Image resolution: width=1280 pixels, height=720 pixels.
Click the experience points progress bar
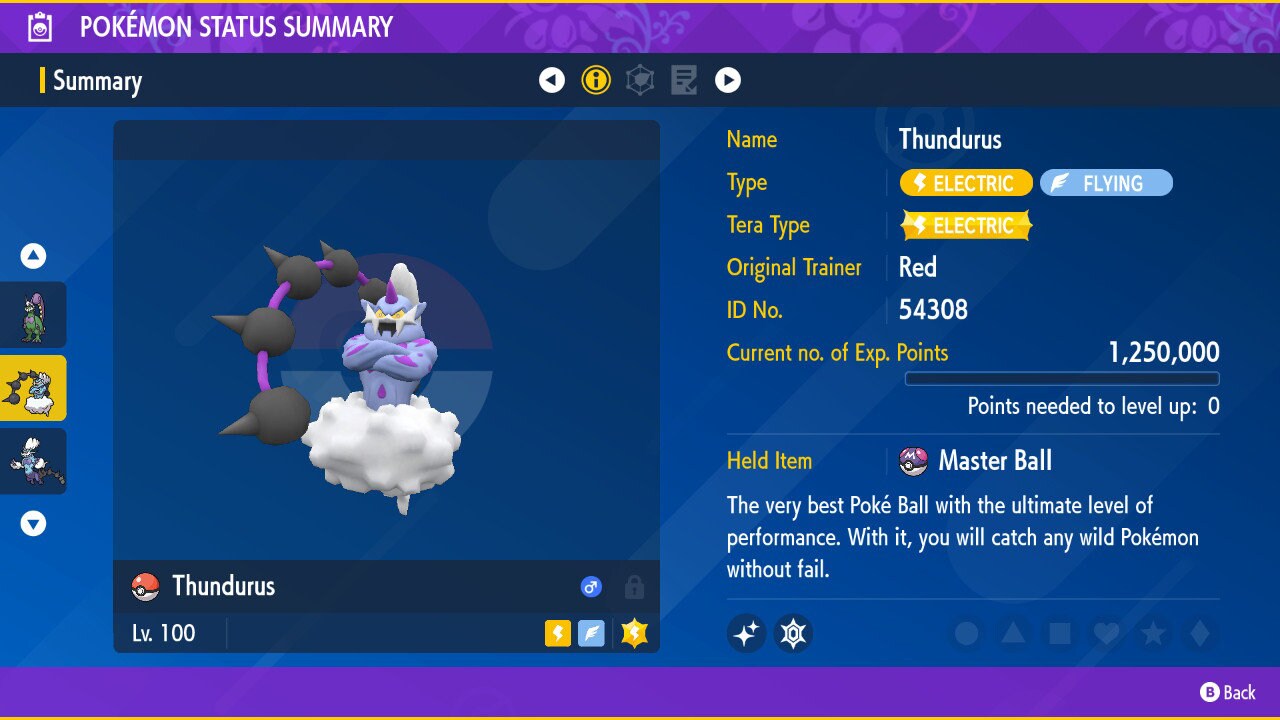[x=1062, y=379]
